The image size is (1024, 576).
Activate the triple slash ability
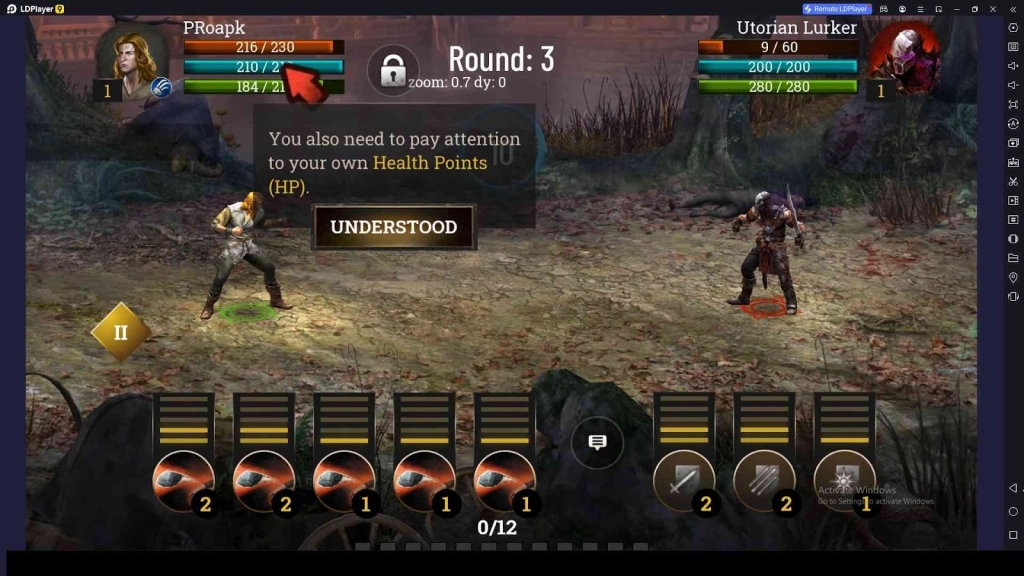point(764,482)
